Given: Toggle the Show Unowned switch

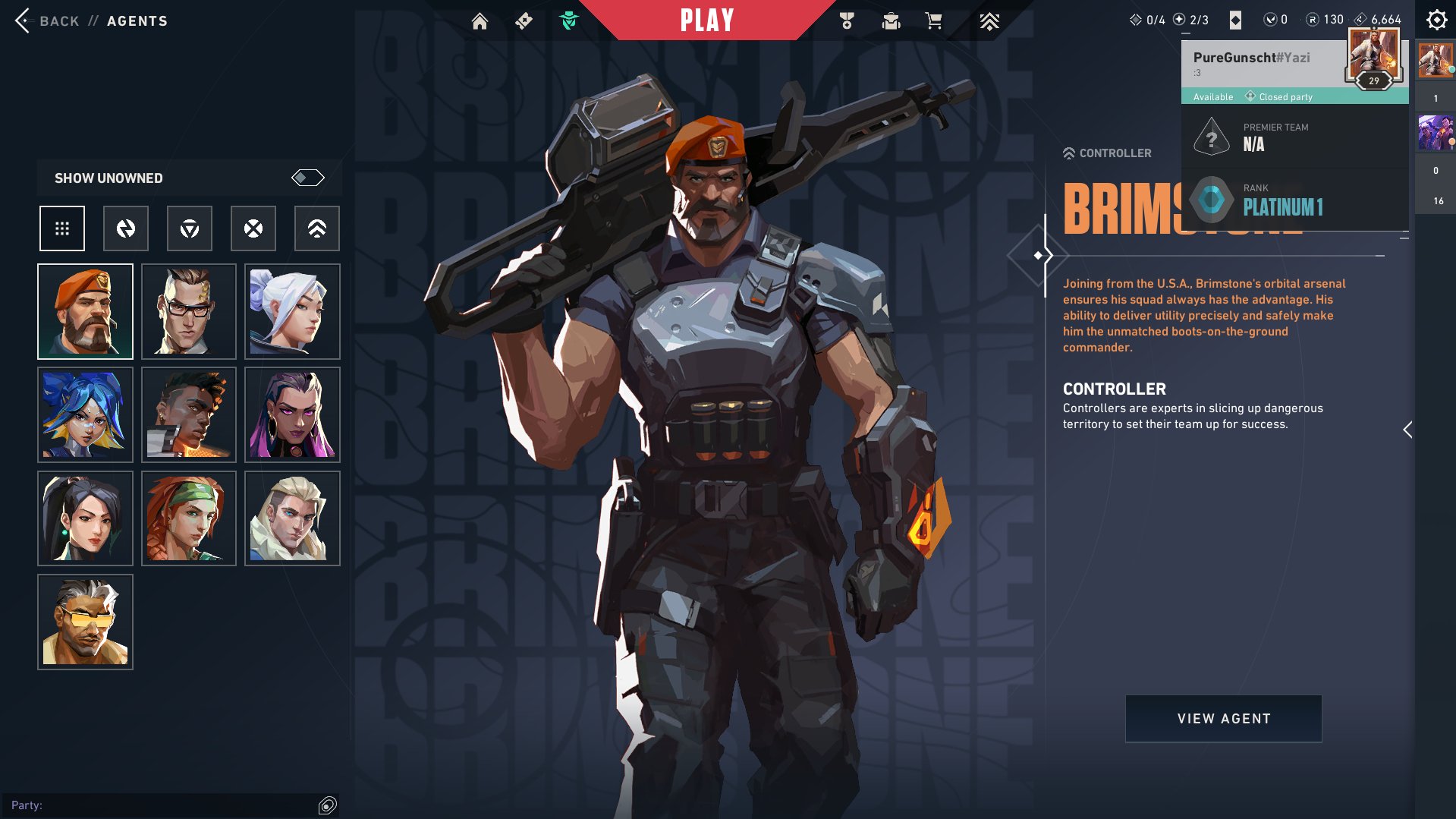Looking at the screenshot, I should pos(307,178).
